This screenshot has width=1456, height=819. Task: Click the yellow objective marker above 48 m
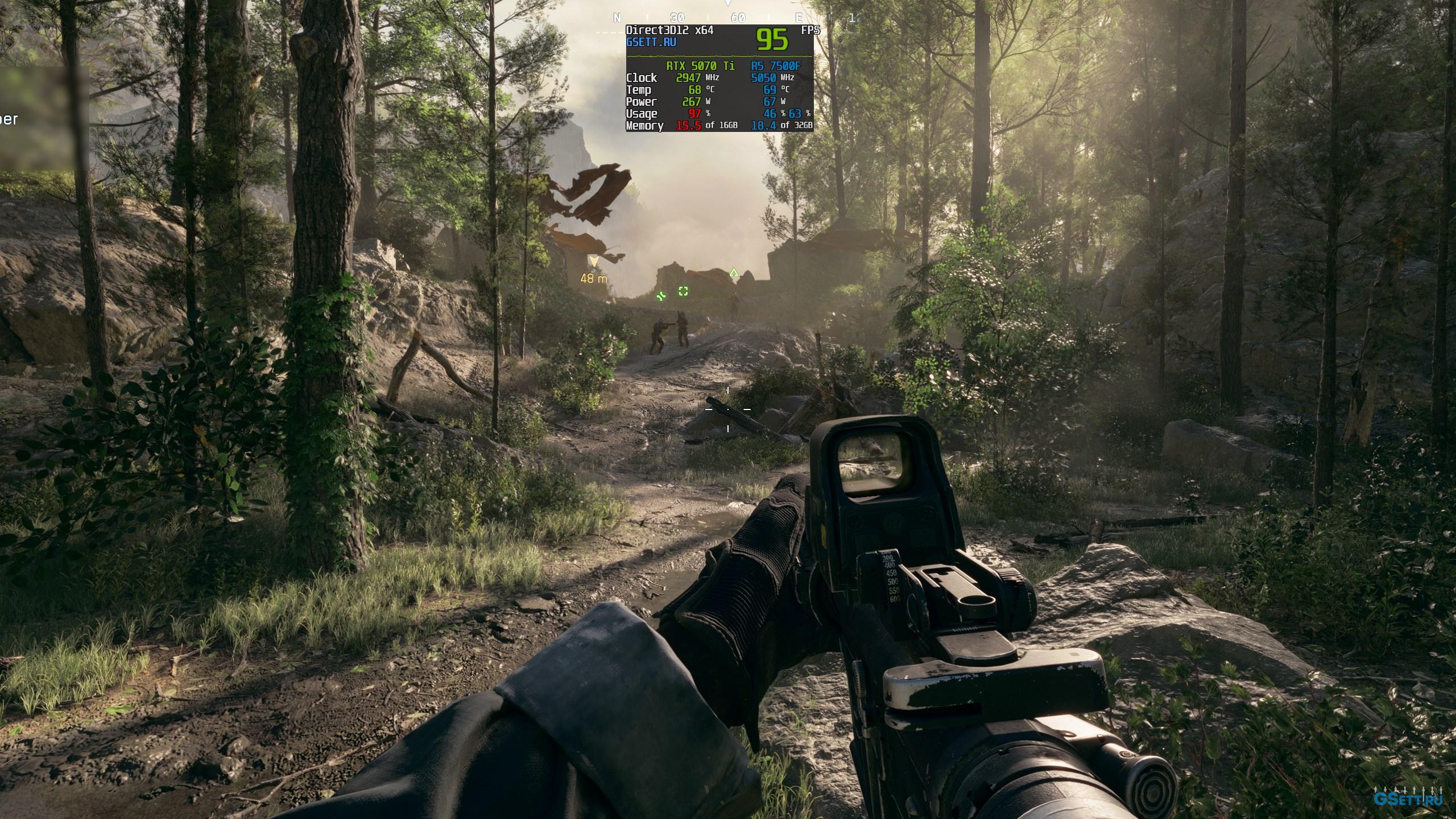click(594, 262)
